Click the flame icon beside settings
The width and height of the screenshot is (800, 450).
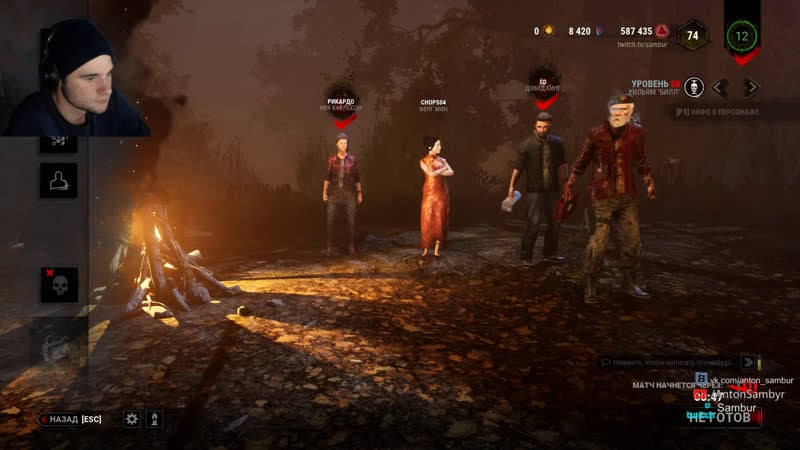coord(155,419)
